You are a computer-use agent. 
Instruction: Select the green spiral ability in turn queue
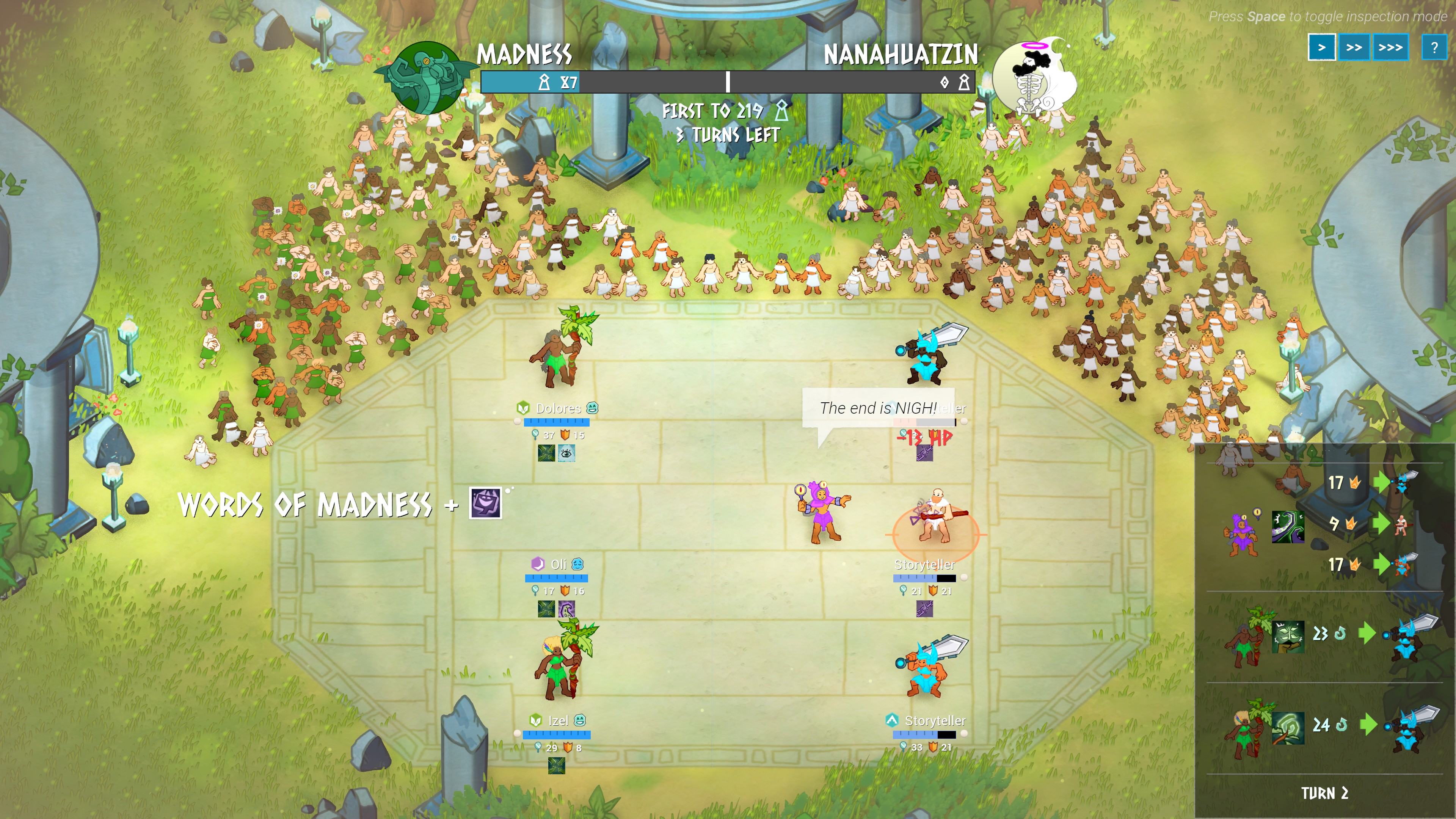[1288, 728]
